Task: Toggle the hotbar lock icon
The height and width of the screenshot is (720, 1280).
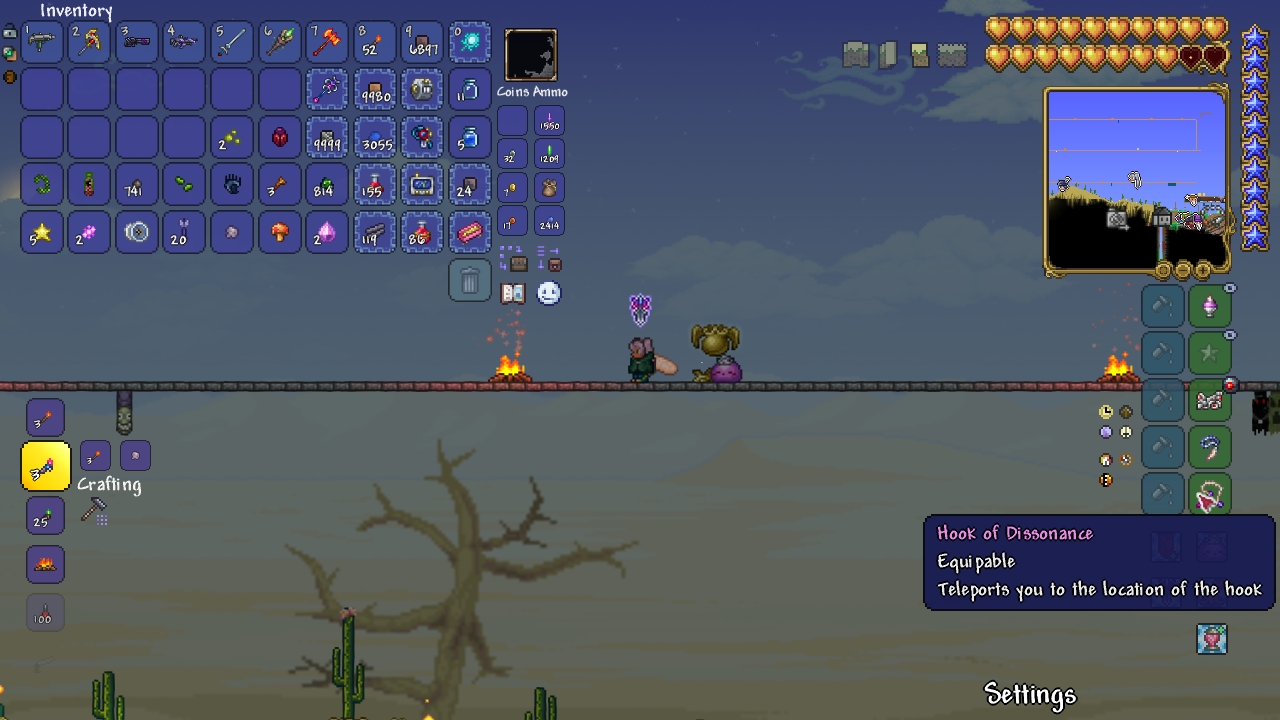Action: coord(10,32)
